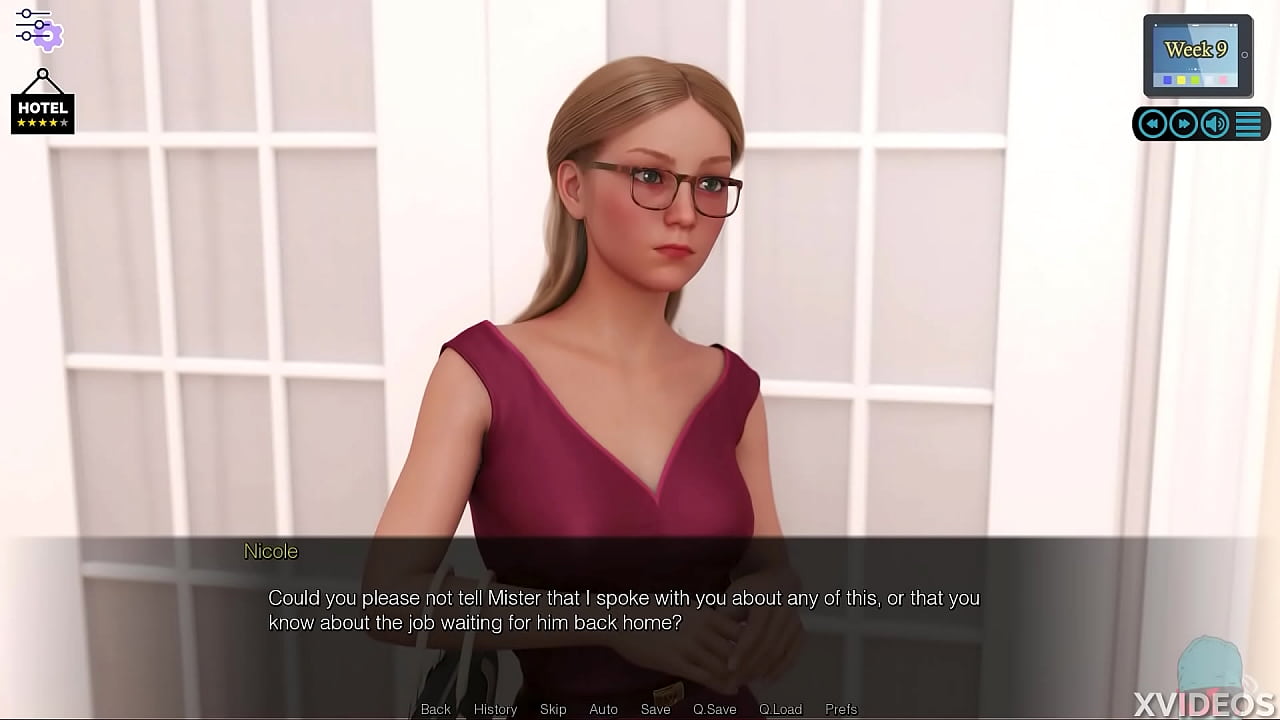Open the Week 9 tablet
This screenshot has width=1280, height=720.
tap(1197, 55)
